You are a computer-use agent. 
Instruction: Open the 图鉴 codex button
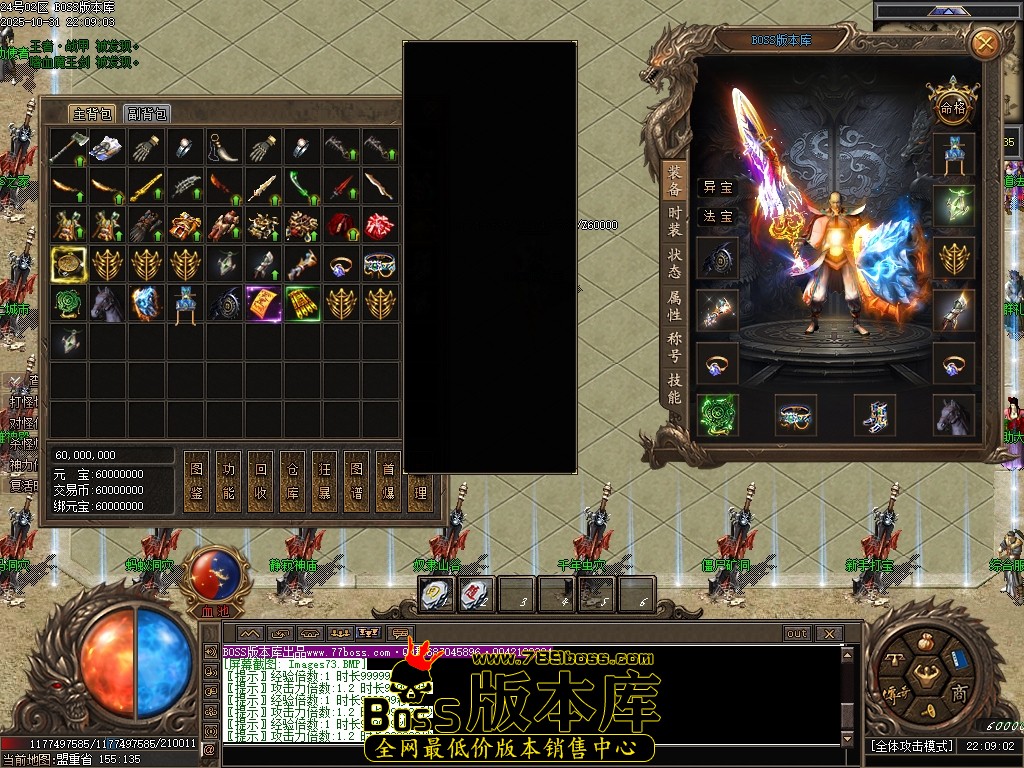196,481
